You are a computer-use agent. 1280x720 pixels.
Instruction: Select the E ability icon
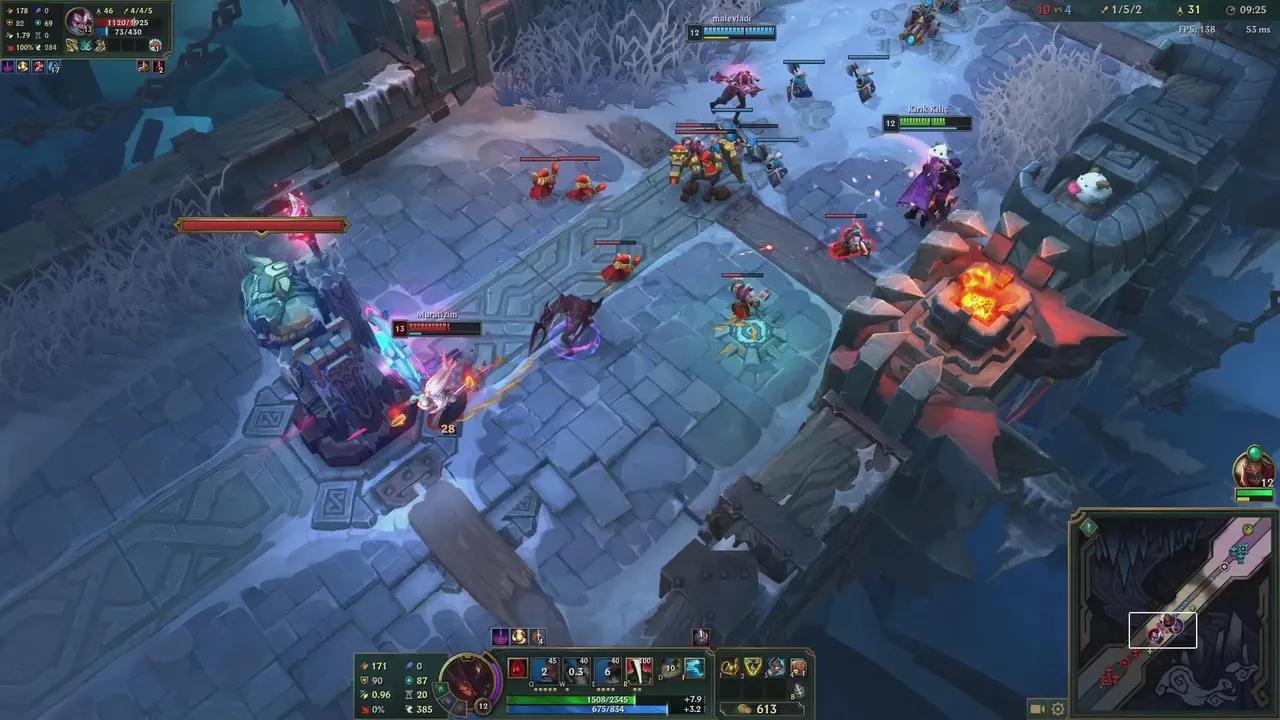[608, 668]
